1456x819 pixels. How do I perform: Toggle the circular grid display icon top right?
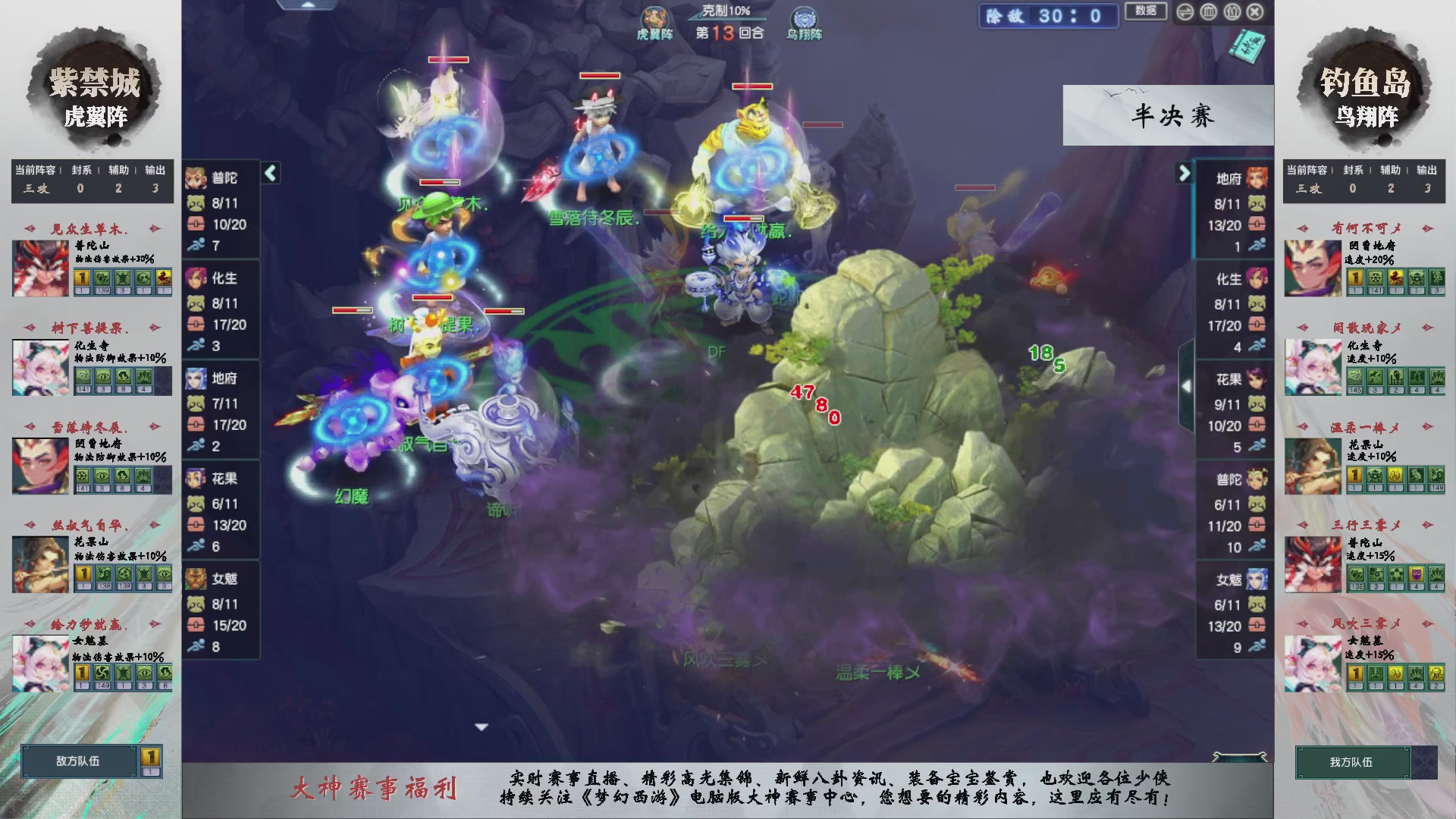click(1210, 12)
